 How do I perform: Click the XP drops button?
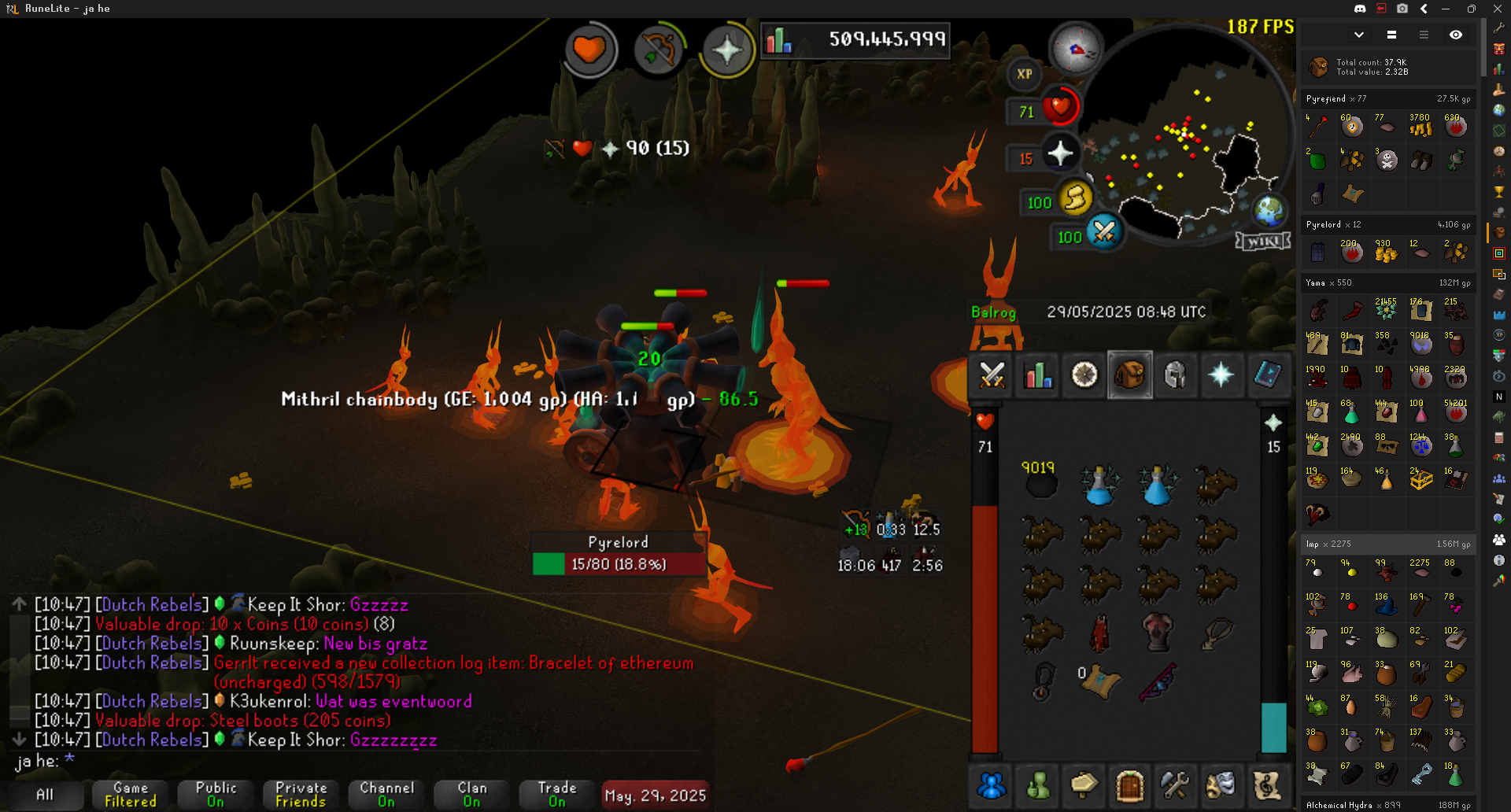1024,74
